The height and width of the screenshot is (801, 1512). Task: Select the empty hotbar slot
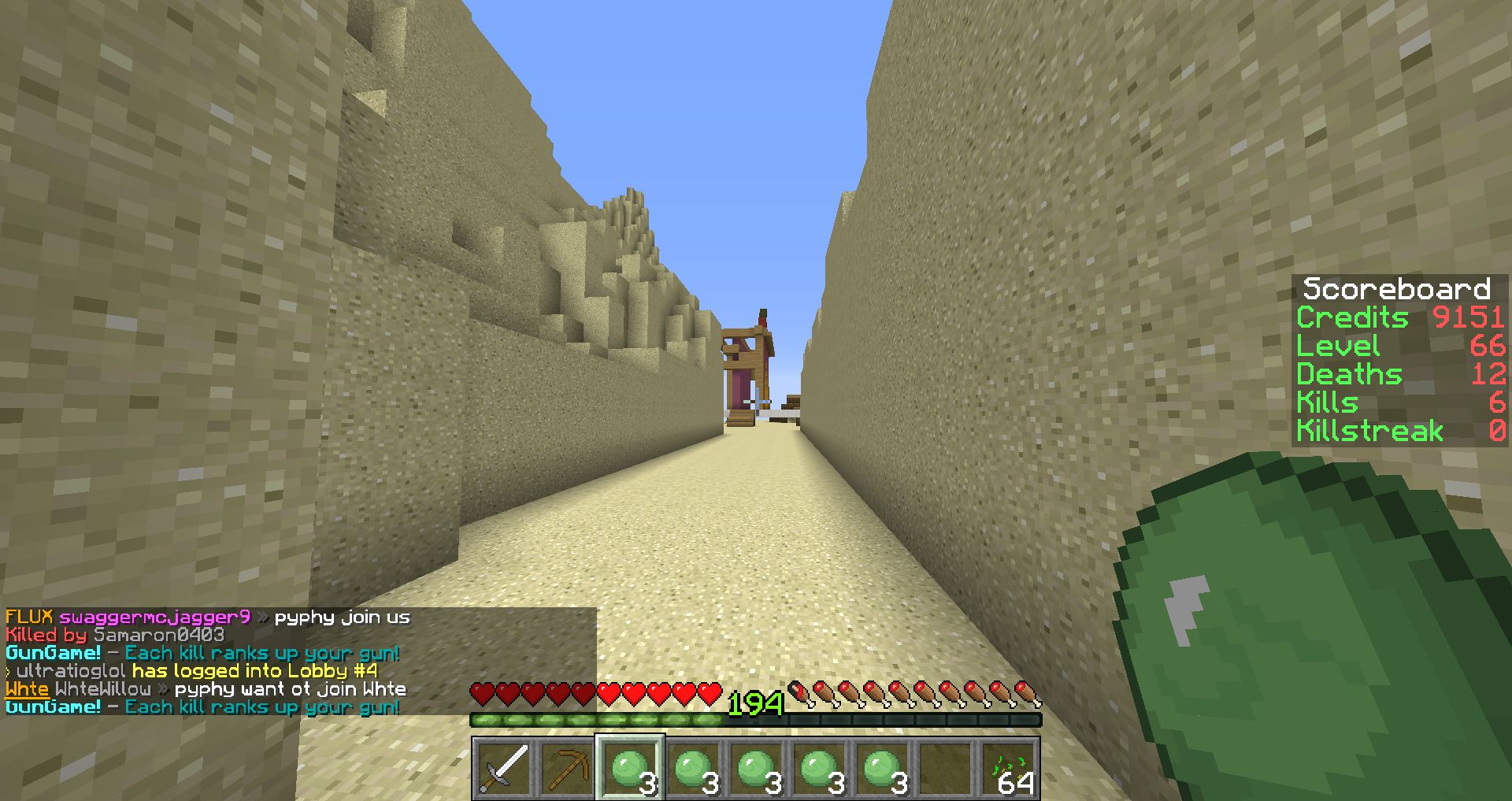pos(945,769)
